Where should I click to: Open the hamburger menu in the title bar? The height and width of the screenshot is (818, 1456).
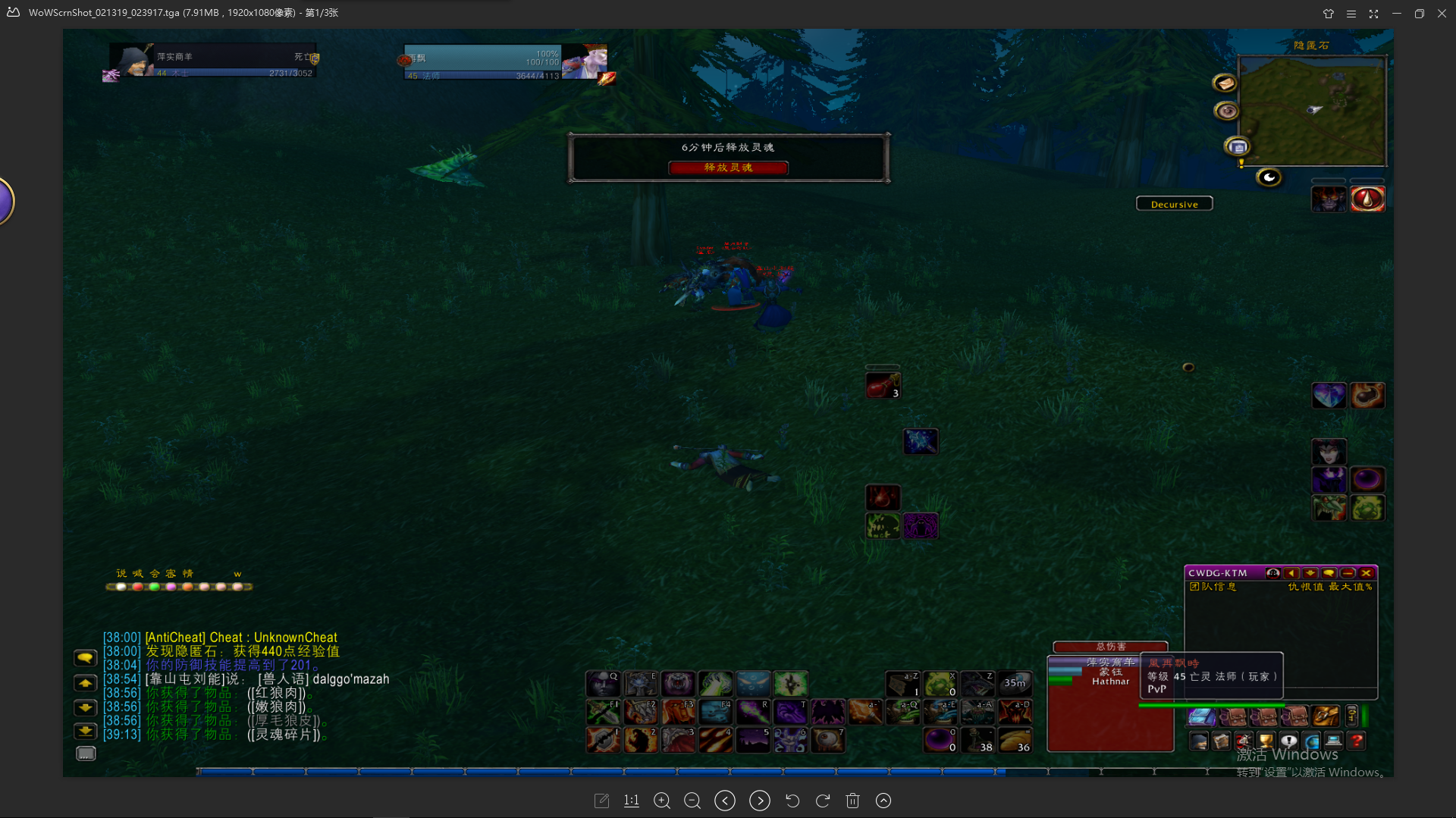pos(1351,13)
